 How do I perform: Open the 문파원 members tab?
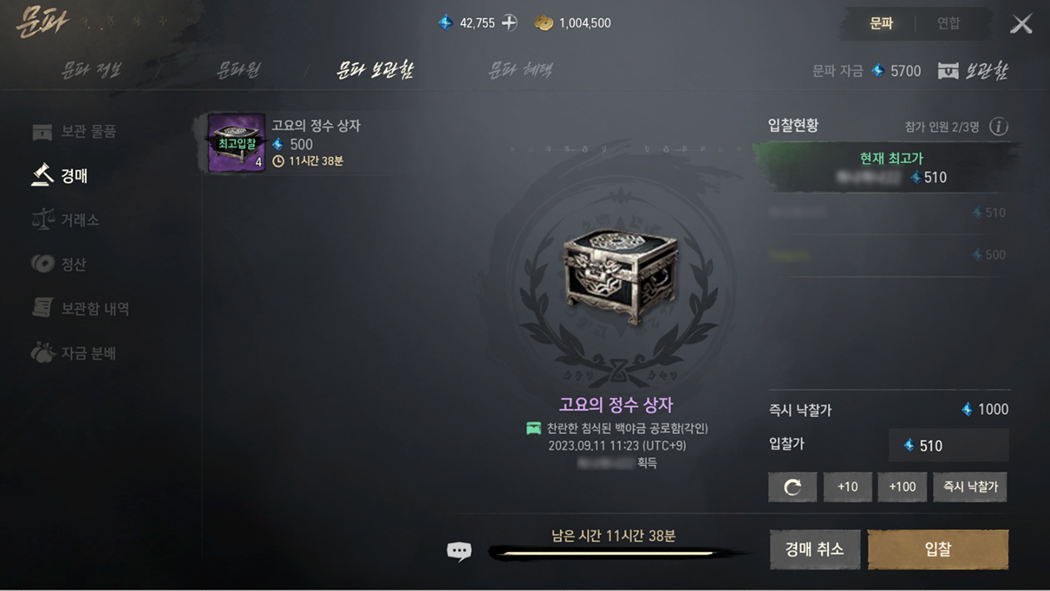(x=238, y=70)
